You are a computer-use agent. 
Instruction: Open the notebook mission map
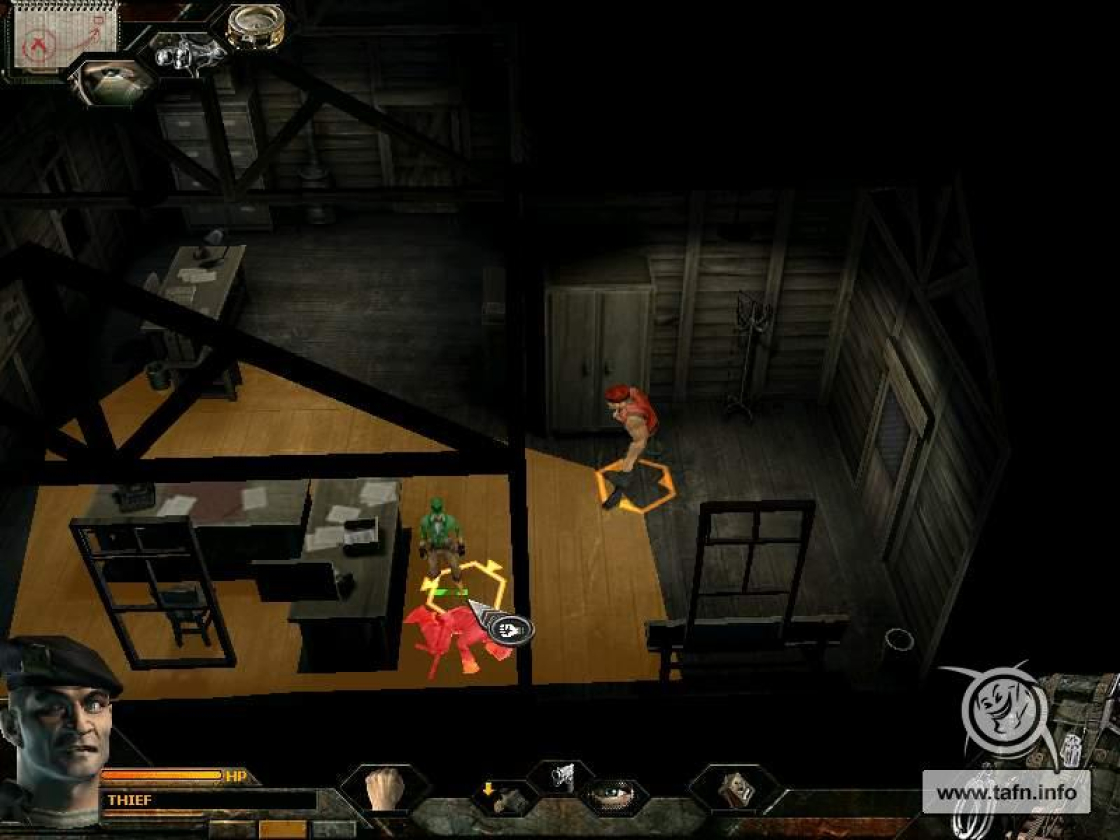(x=62, y=38)
